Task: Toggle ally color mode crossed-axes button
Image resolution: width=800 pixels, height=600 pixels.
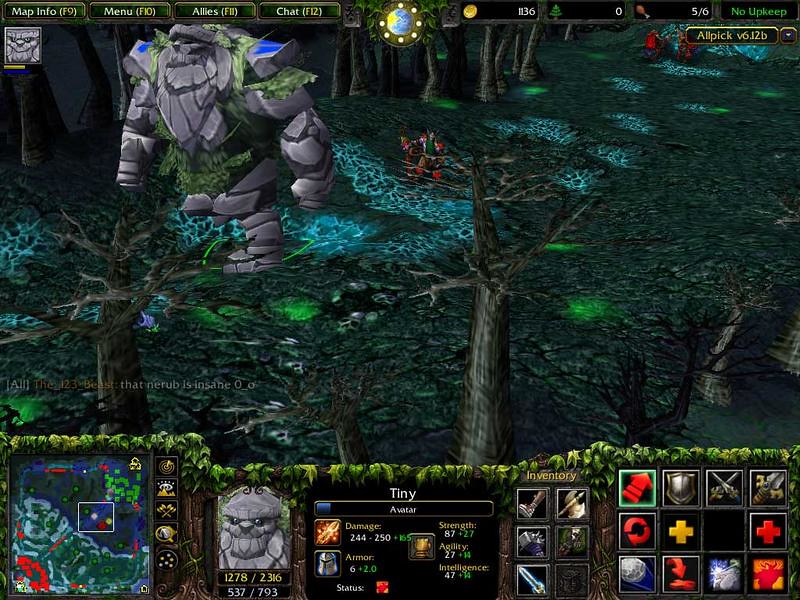Action: point(167,512)
